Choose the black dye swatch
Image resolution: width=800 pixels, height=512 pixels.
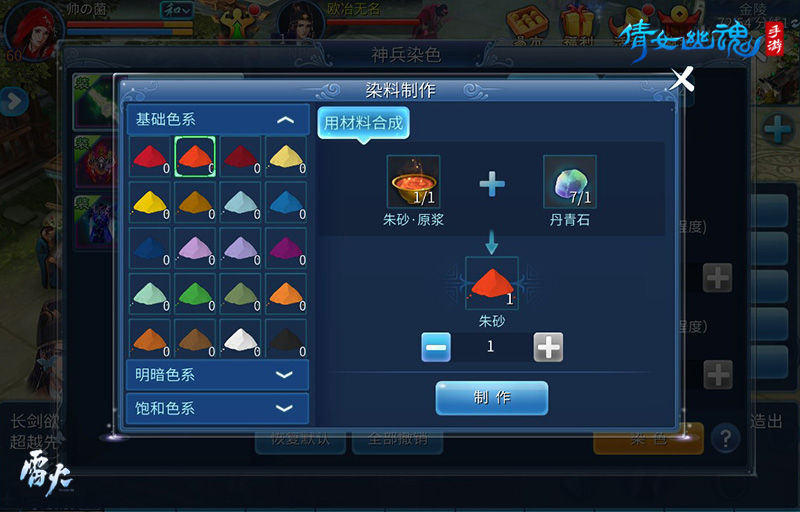(x=286, y=337)
